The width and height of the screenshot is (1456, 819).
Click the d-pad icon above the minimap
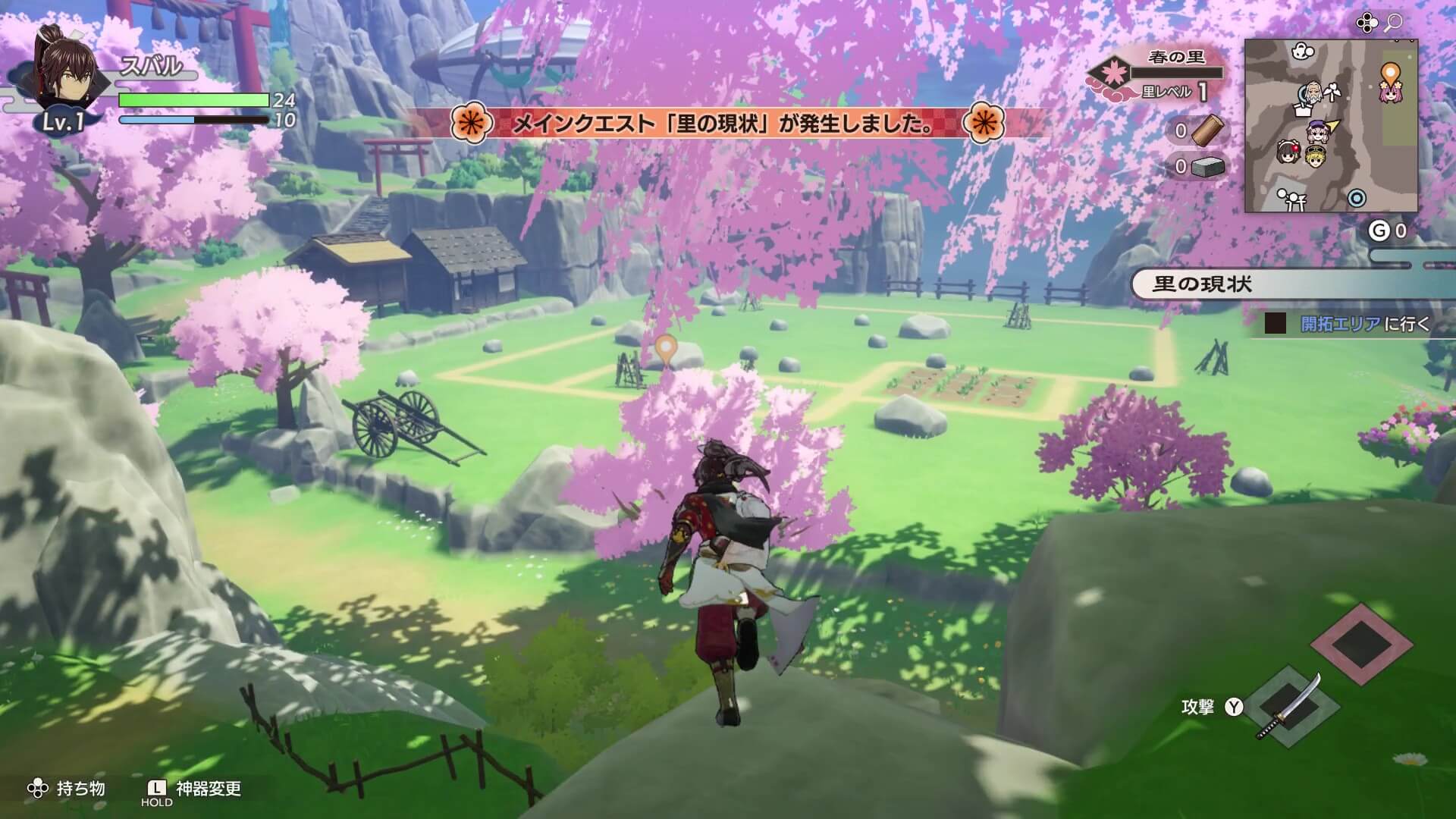1367,23
